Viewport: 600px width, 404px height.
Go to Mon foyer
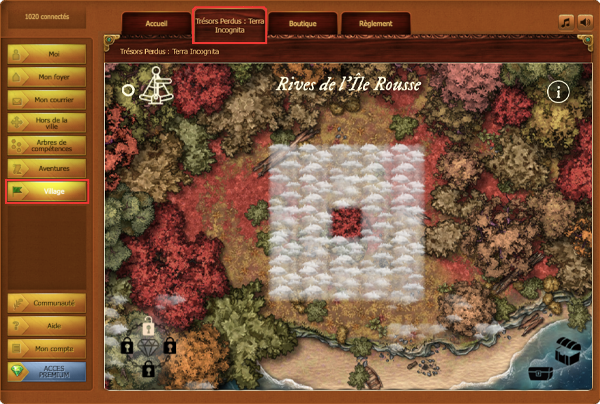click(x=47, y=76)
